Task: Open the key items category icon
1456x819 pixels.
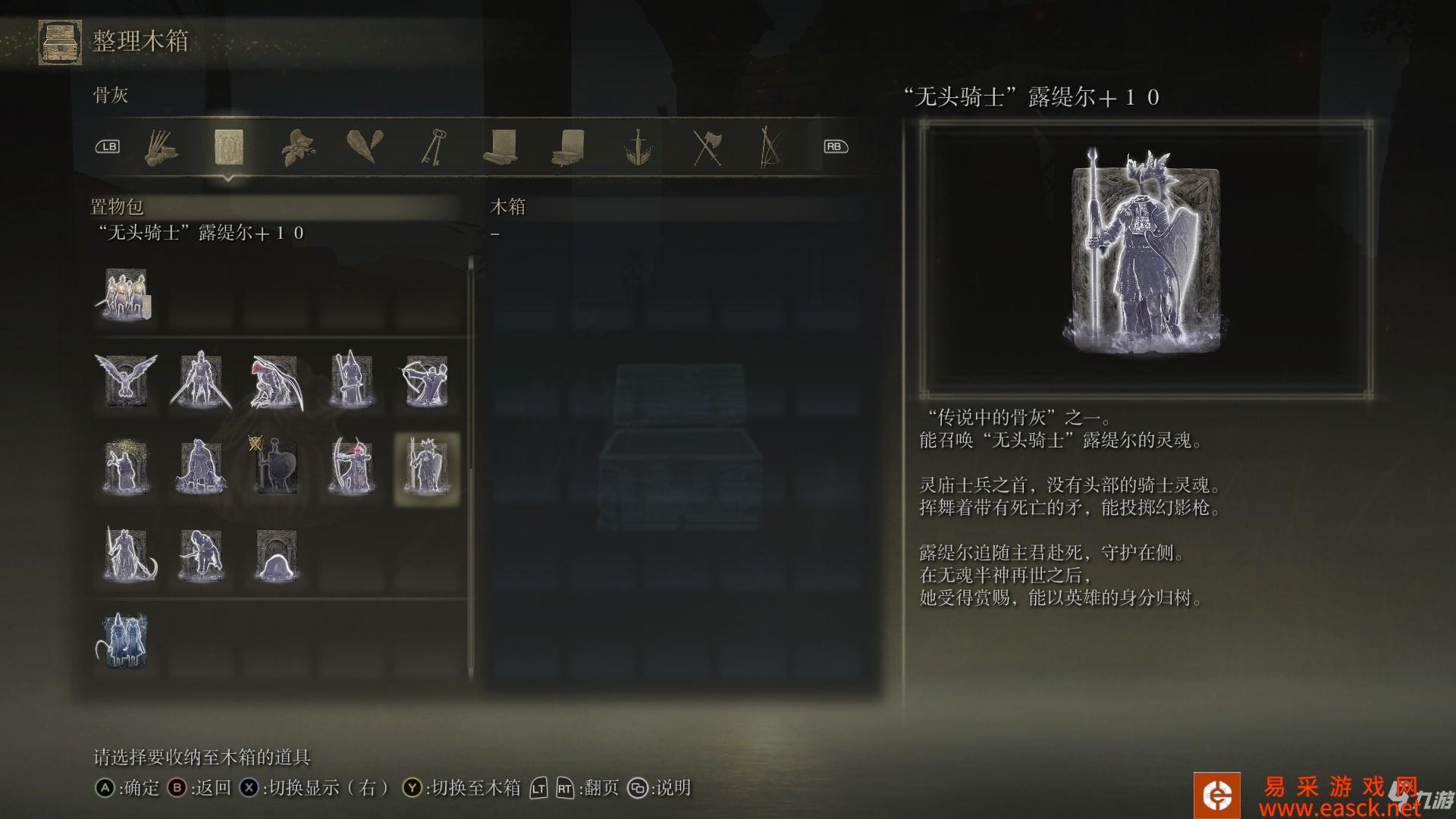Action: 435,148
